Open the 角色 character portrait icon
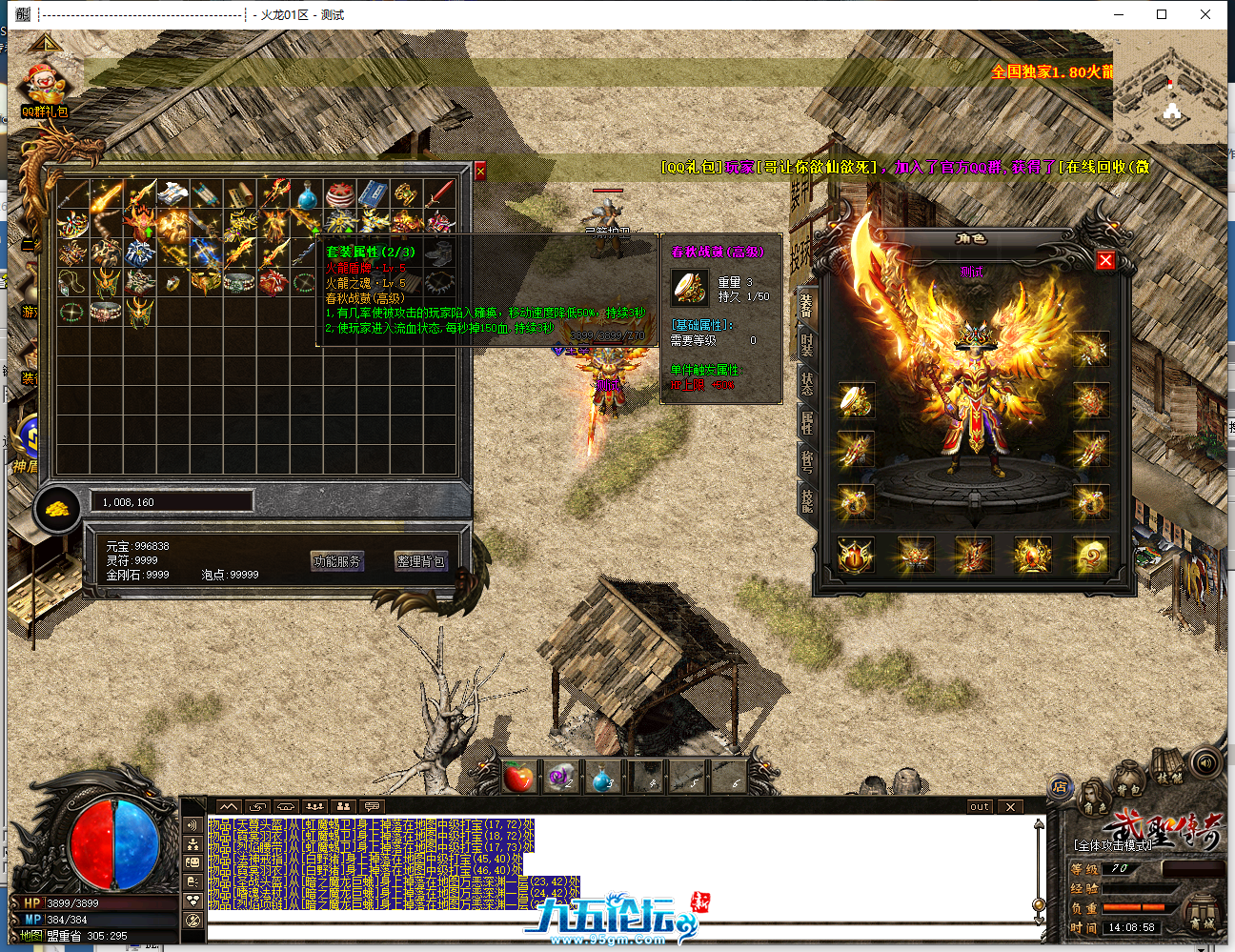The width and height of the screenshot is (1235, 952). [x=1094, y=800]
